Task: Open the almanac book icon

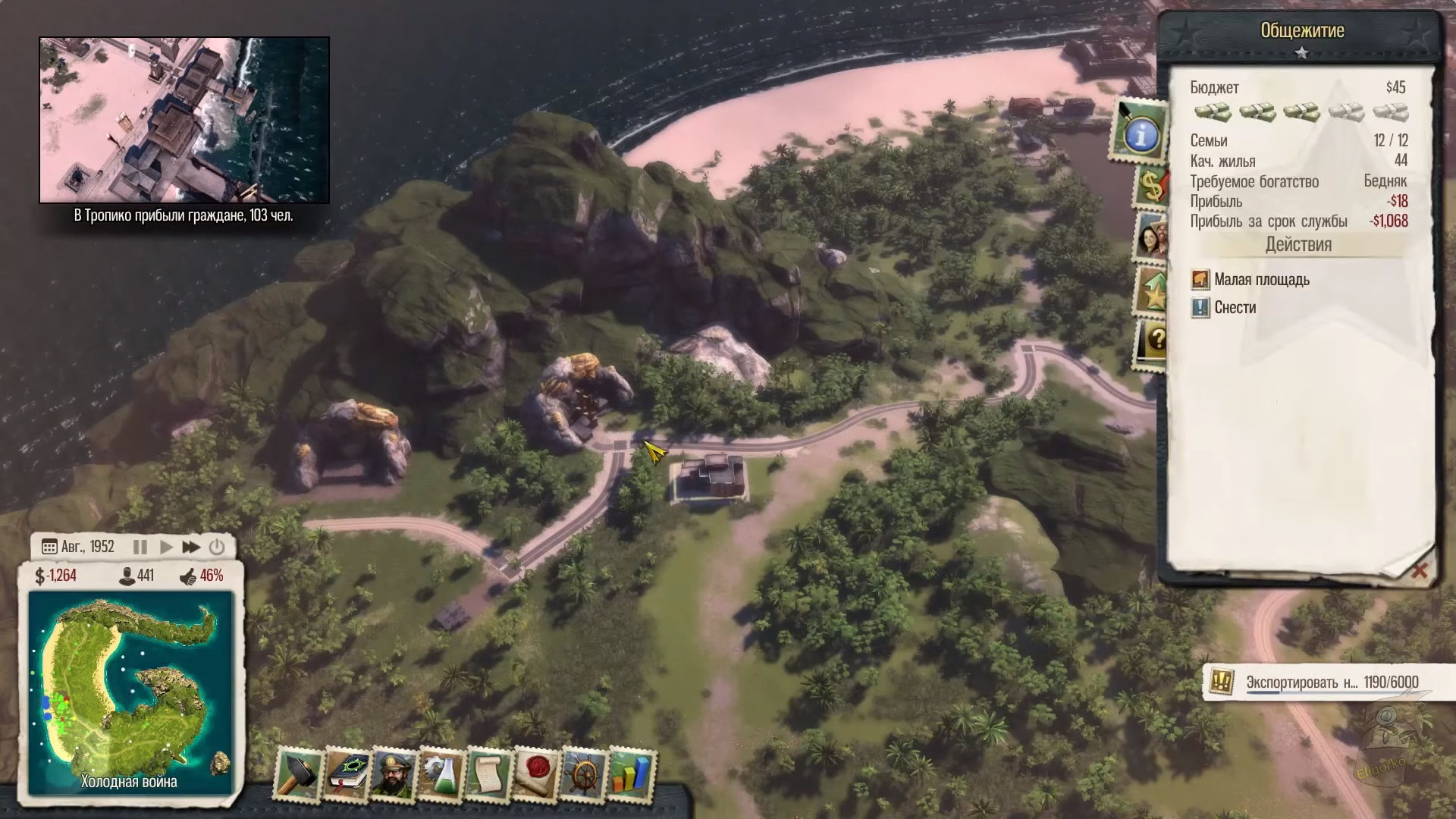Action: pyautogui.click(x=347, y=773)
